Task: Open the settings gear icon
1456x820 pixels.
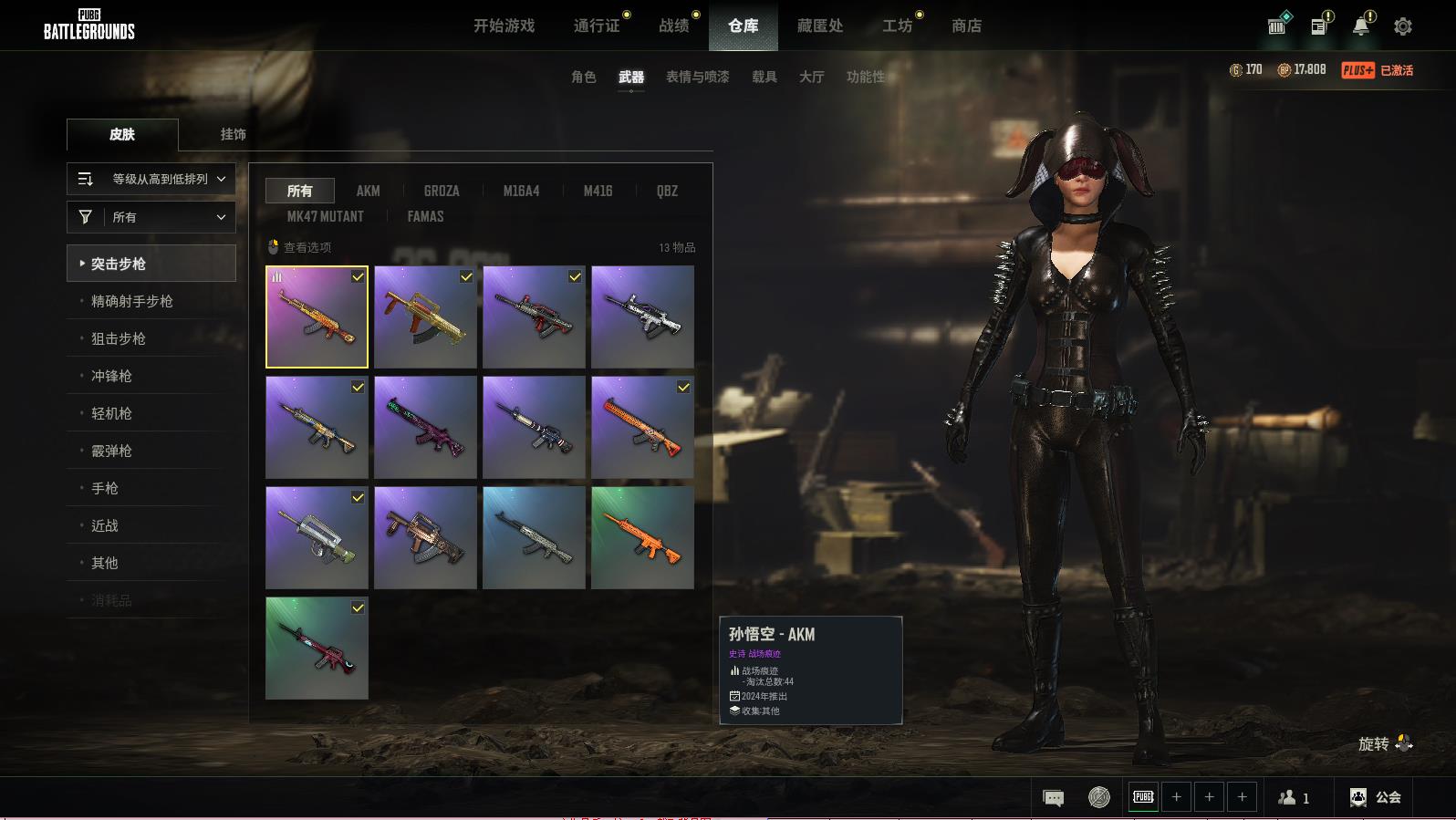Action: 1402,26
